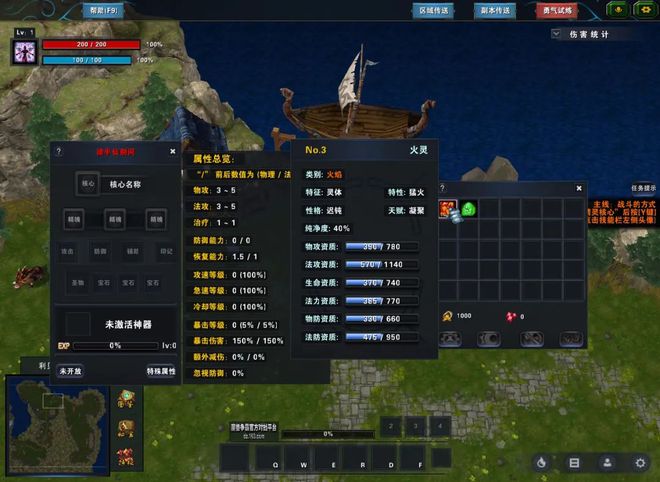Viewport: 660px width, 482px height.
Task: Open 特殊属性 special attributes
Action: coord(160,371)
